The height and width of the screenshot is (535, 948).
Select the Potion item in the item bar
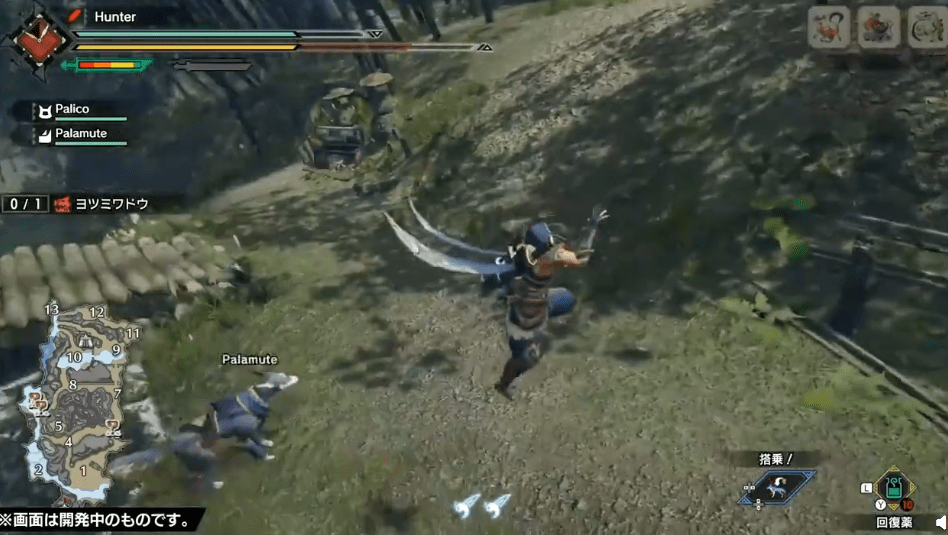(893, 488)
